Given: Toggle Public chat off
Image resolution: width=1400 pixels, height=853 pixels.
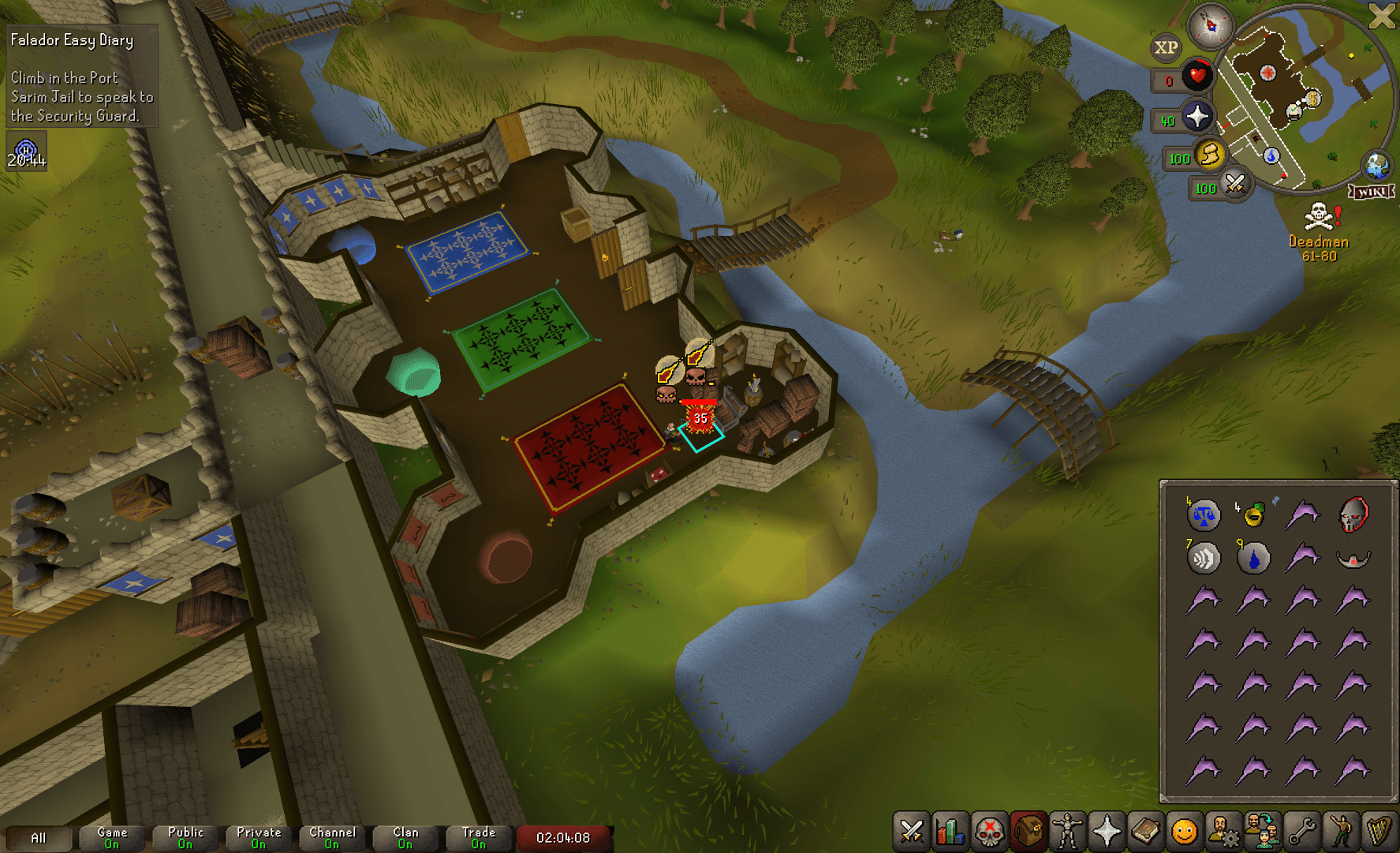Looking at the screenshot, I should [x=184, y=838].
